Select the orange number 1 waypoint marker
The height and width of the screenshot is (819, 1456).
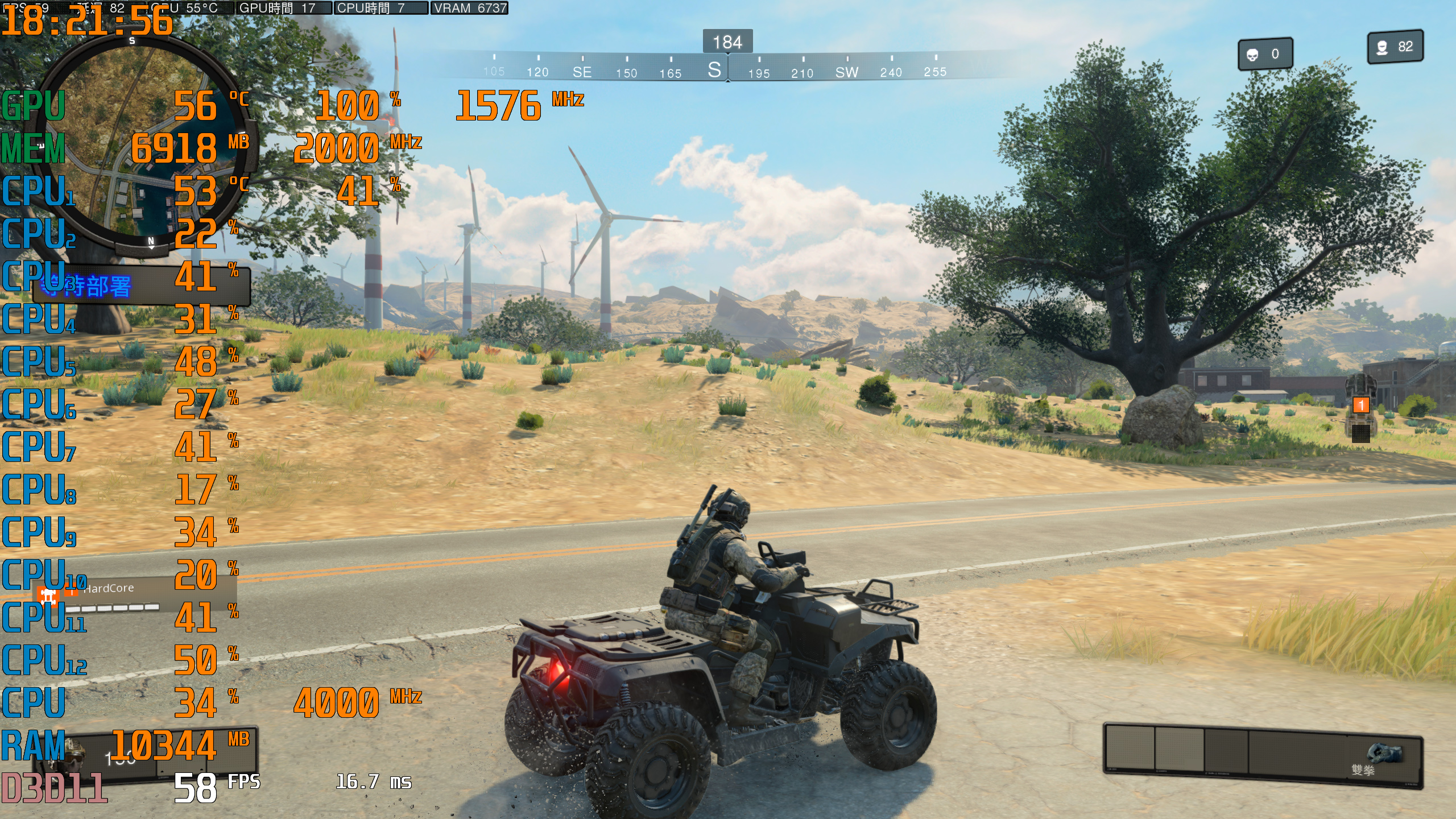click(x=1360, y=405)
